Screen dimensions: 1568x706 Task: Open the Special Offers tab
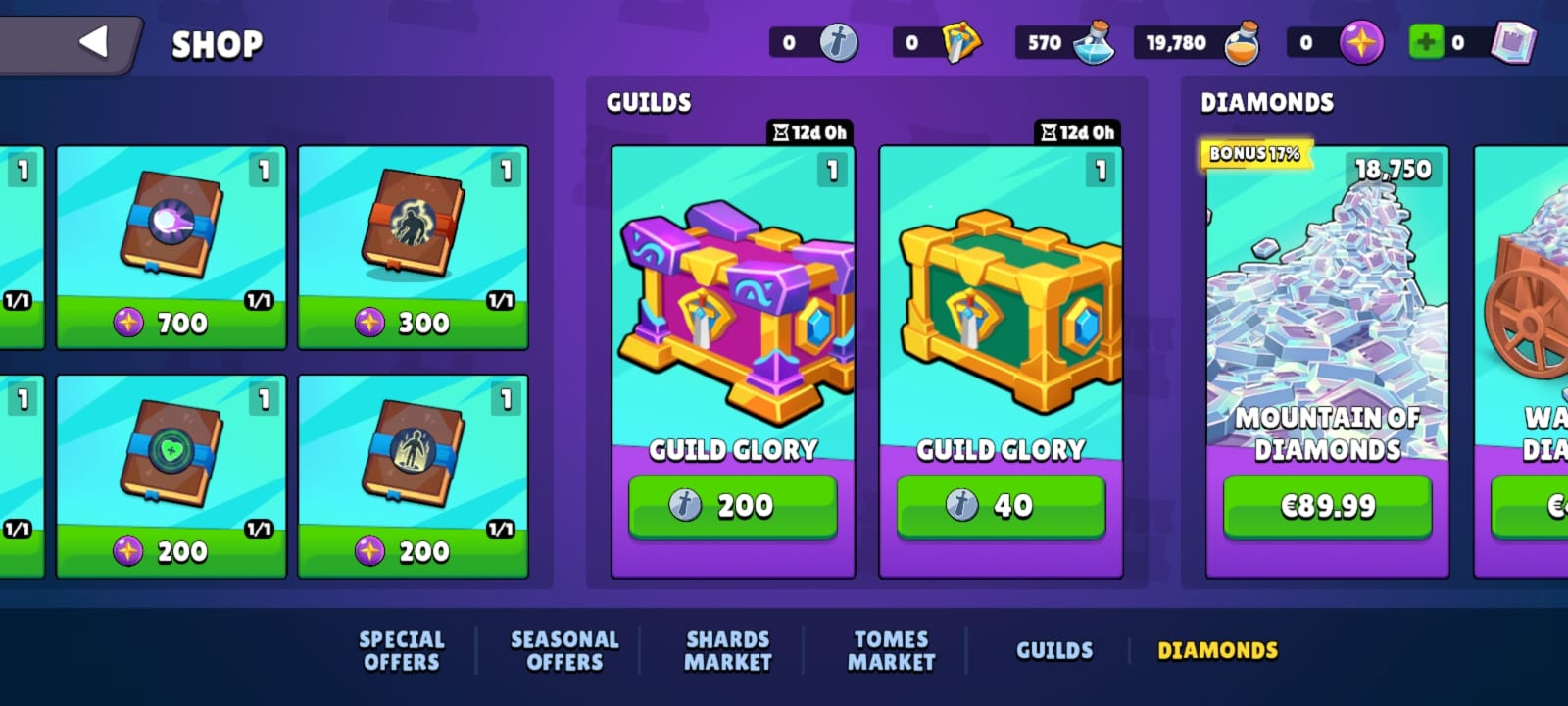(x=402, y=650)
